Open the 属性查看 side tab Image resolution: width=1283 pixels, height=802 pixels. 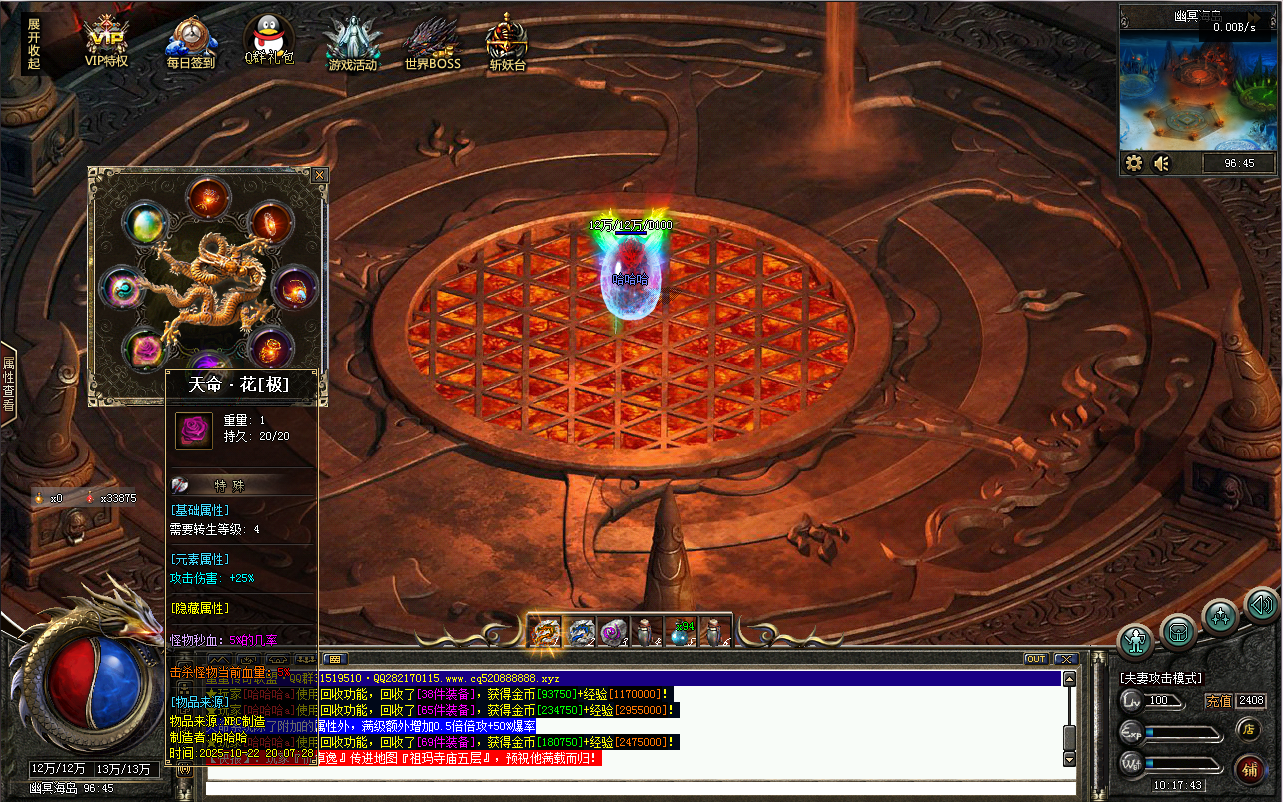(8, 383)
